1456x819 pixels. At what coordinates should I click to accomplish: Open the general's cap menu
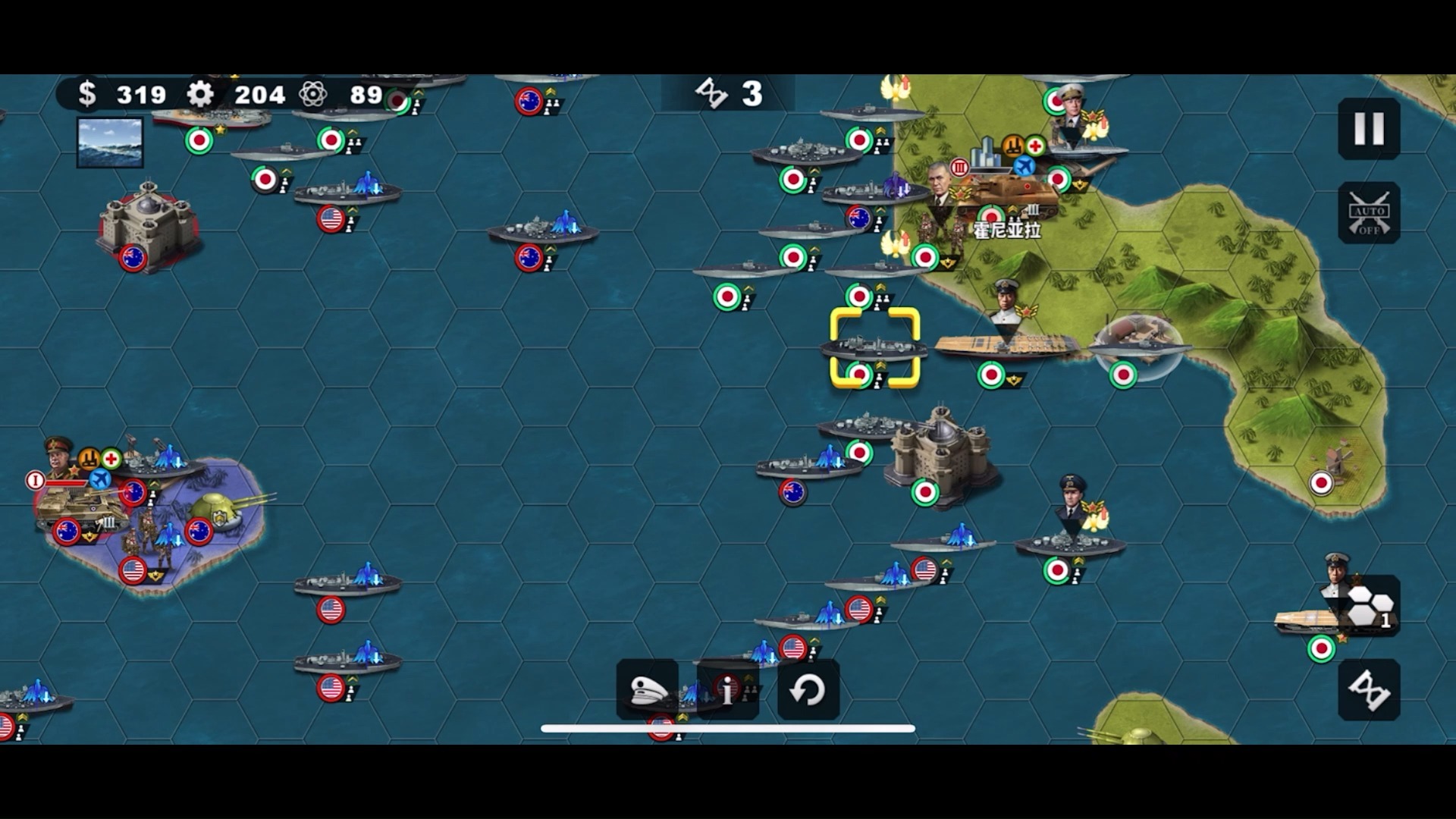point(648,690)
